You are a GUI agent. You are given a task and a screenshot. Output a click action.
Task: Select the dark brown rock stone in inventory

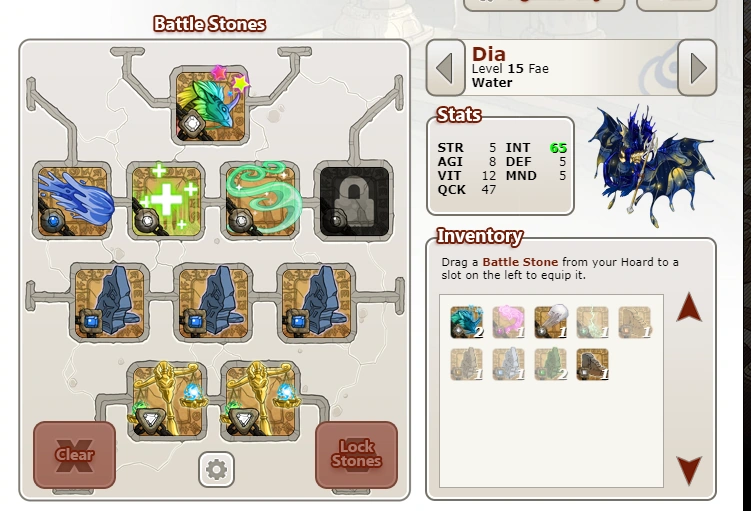point(592,363)
